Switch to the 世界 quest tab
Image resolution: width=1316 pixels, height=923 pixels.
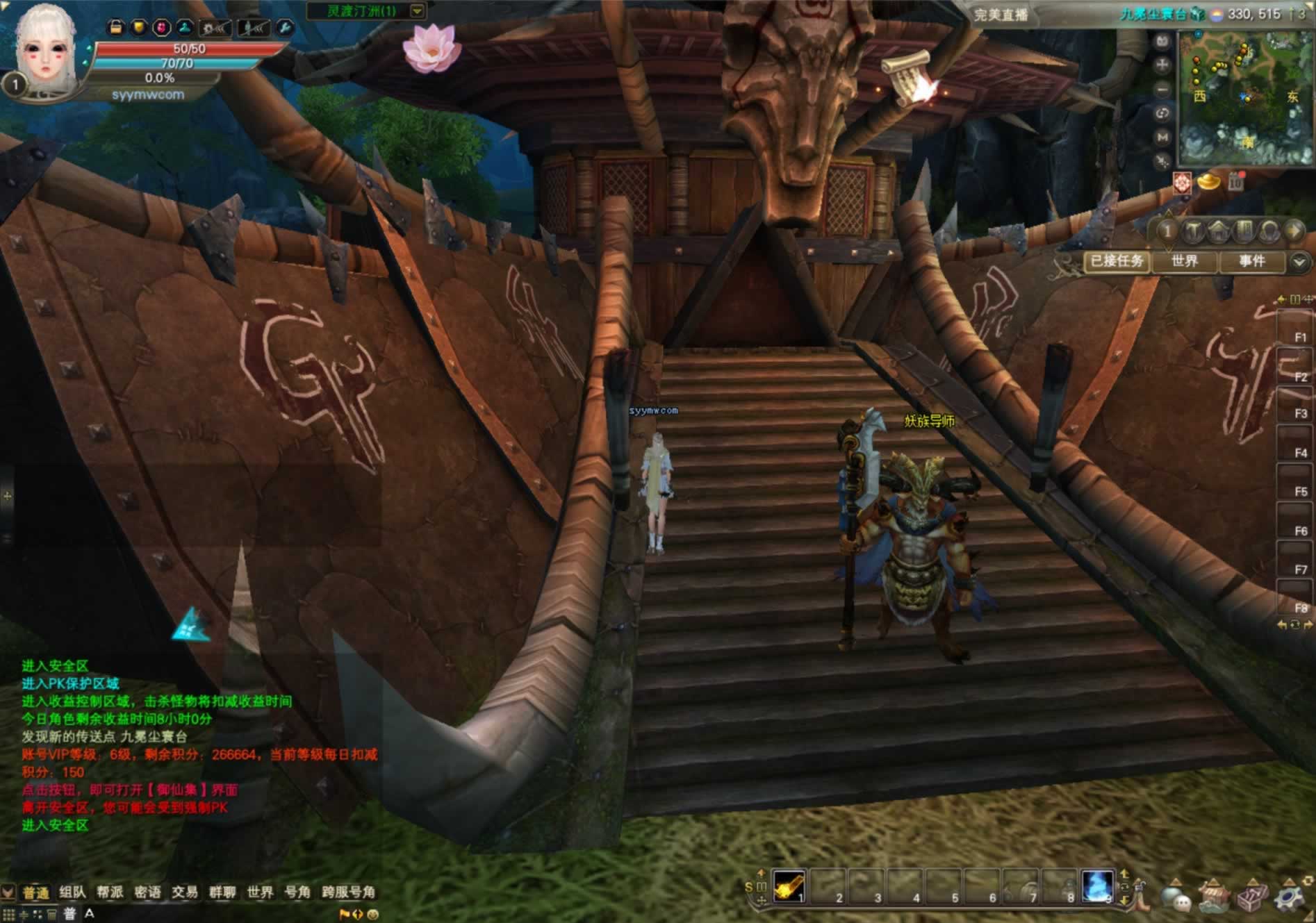pos(1185,261)
